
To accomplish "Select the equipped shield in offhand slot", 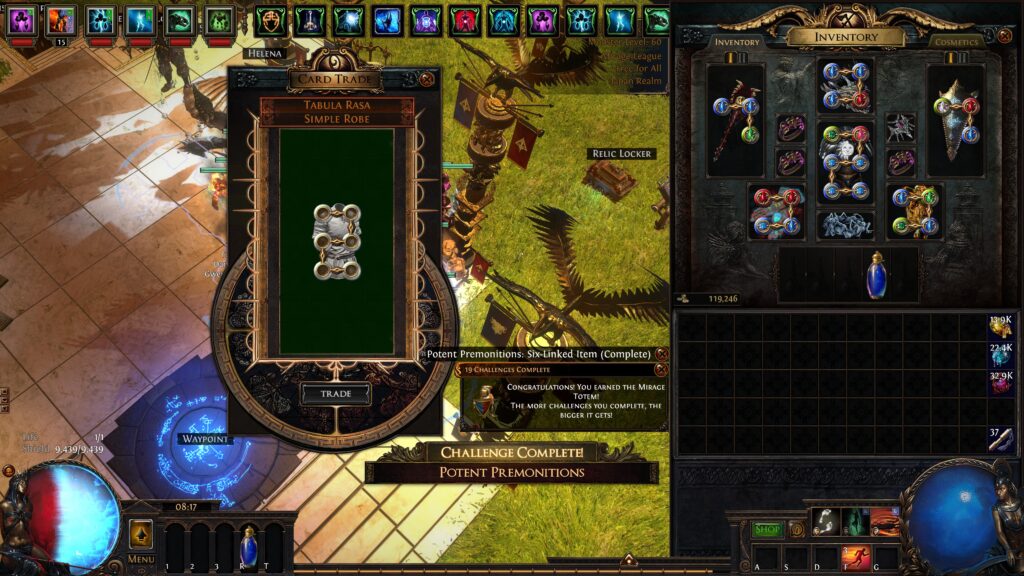I will 955,112.
